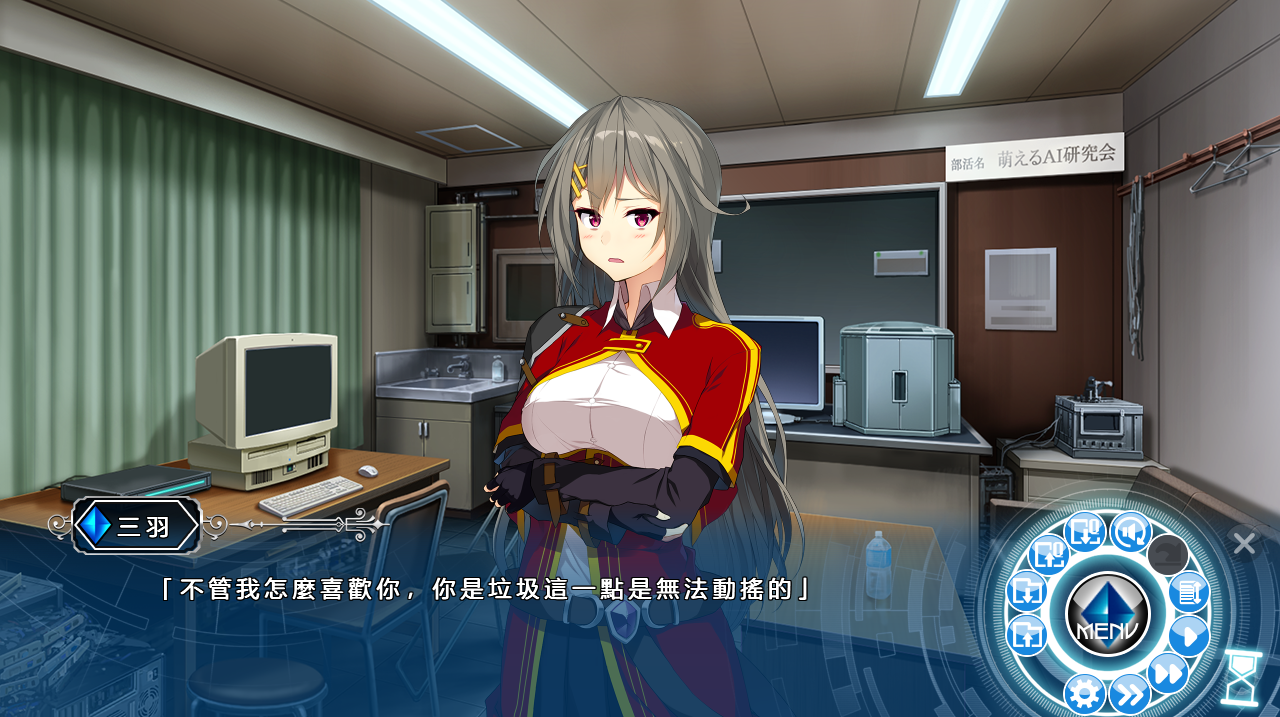Click the double-chevron next-choice skip icon
The image size is (1280, 717).
1129,692
